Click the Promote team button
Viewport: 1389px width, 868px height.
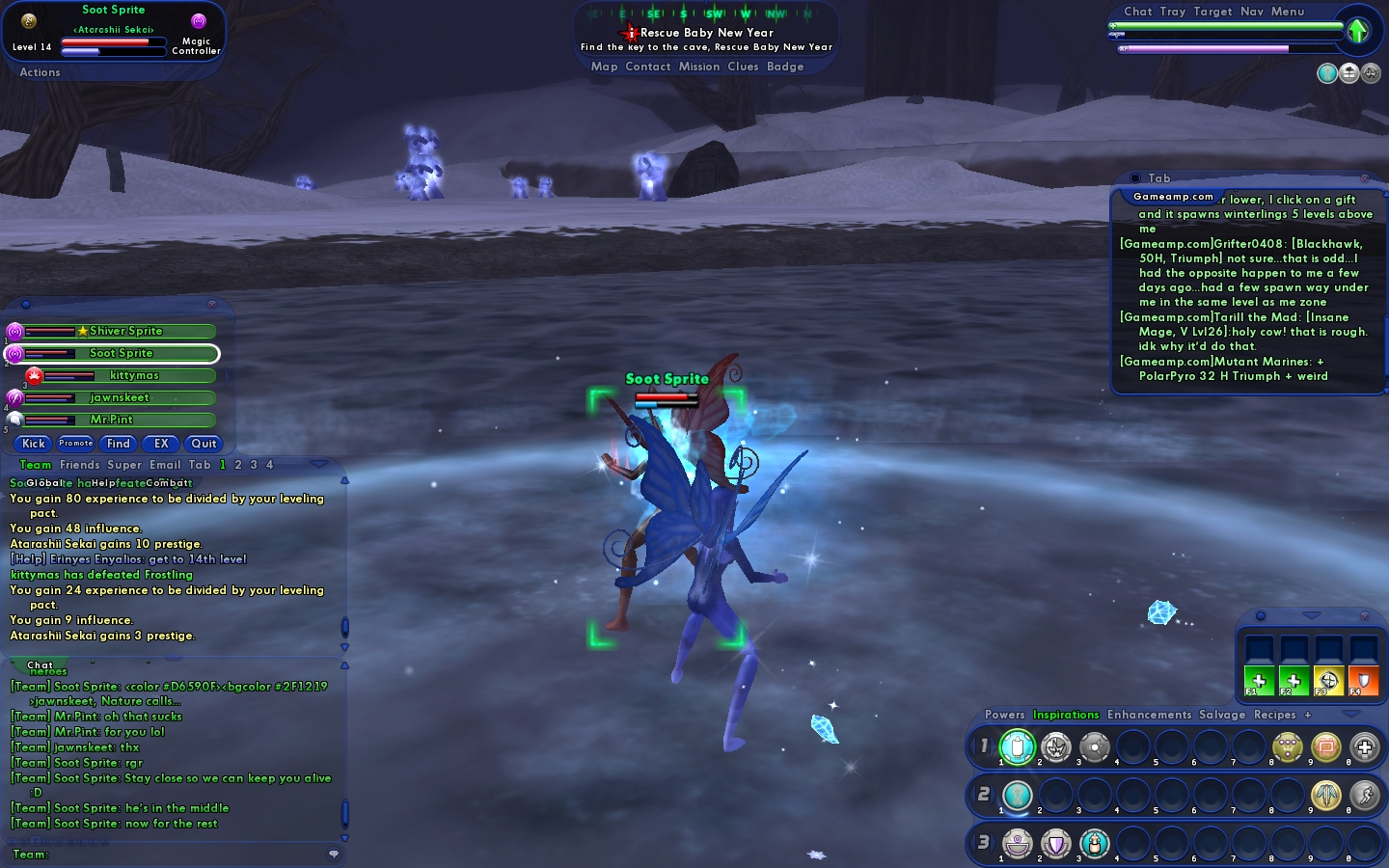coord(76,444)
